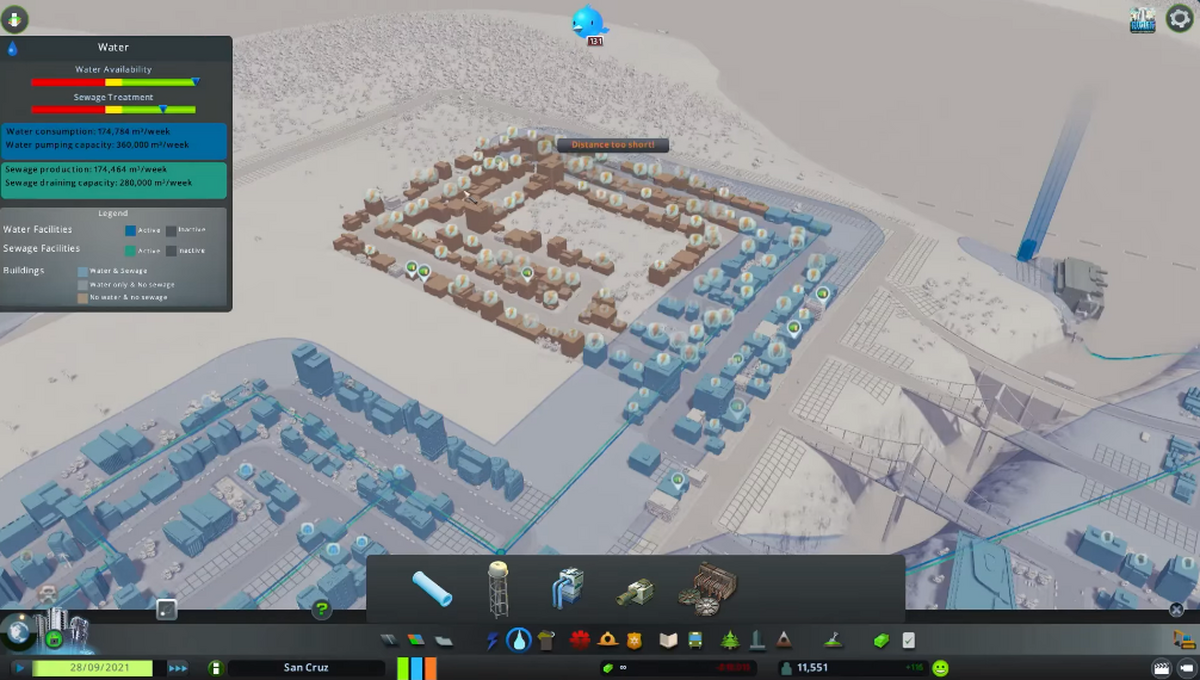This screenshot has height=680, width=1200.
Task: Click the Chirper bird notification icon
Action: (x=589, y=22)
